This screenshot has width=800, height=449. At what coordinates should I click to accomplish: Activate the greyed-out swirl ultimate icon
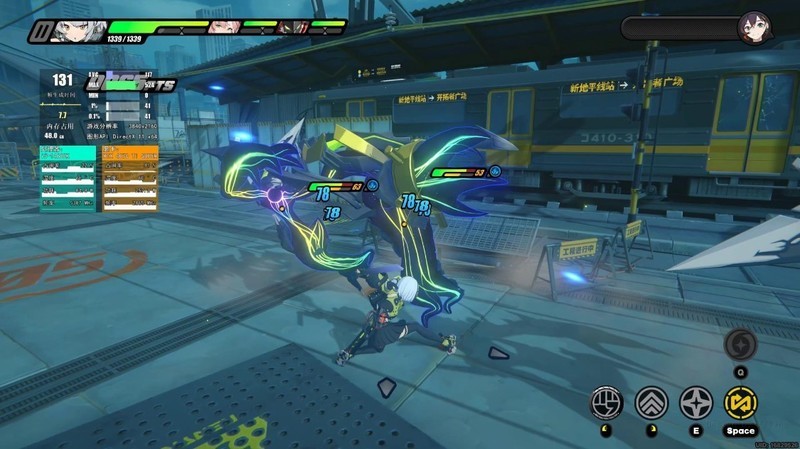pyautogui.click(x=740, y=343)
